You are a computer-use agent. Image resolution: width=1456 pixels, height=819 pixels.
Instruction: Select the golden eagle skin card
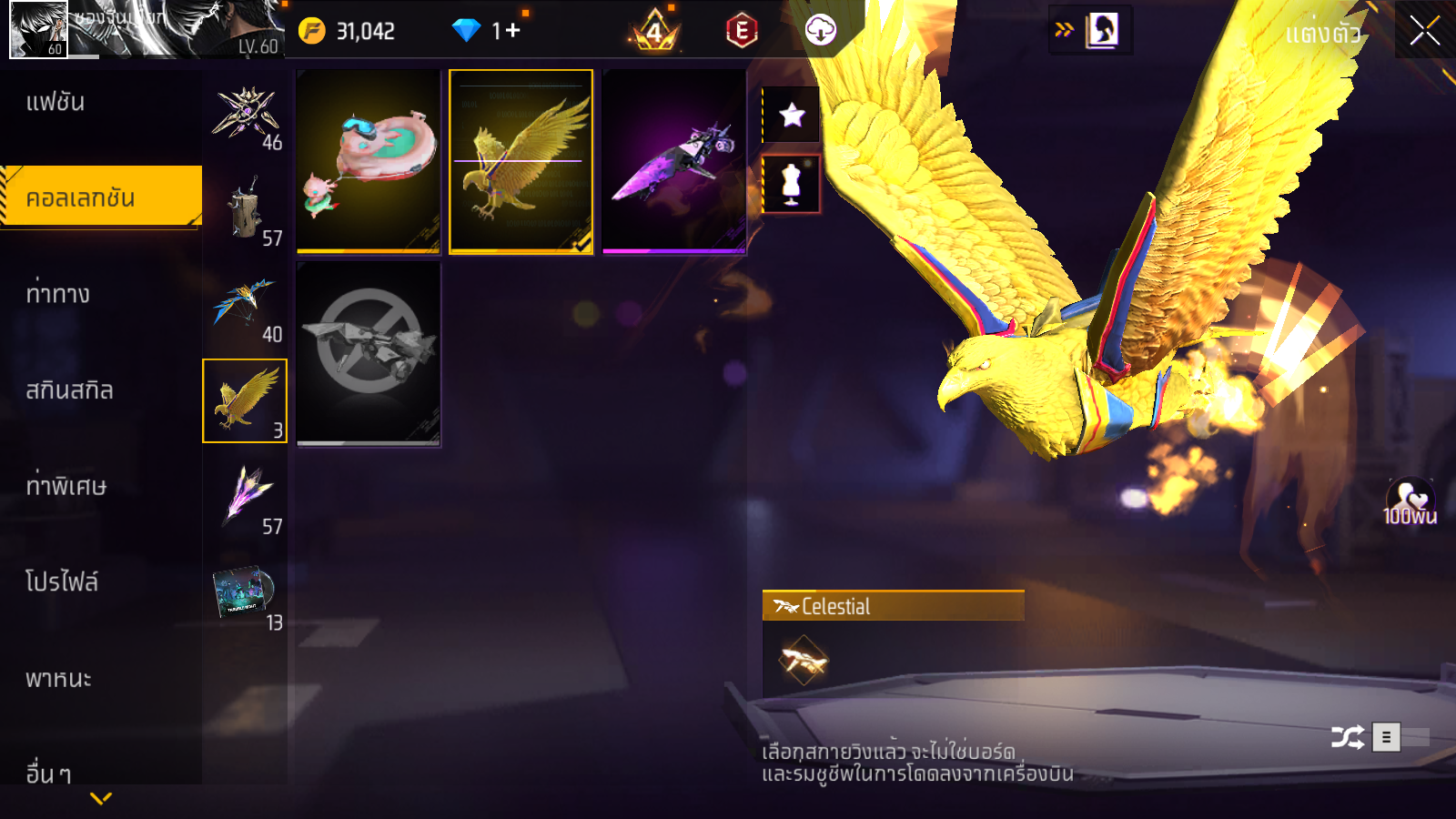pos(521,161)
